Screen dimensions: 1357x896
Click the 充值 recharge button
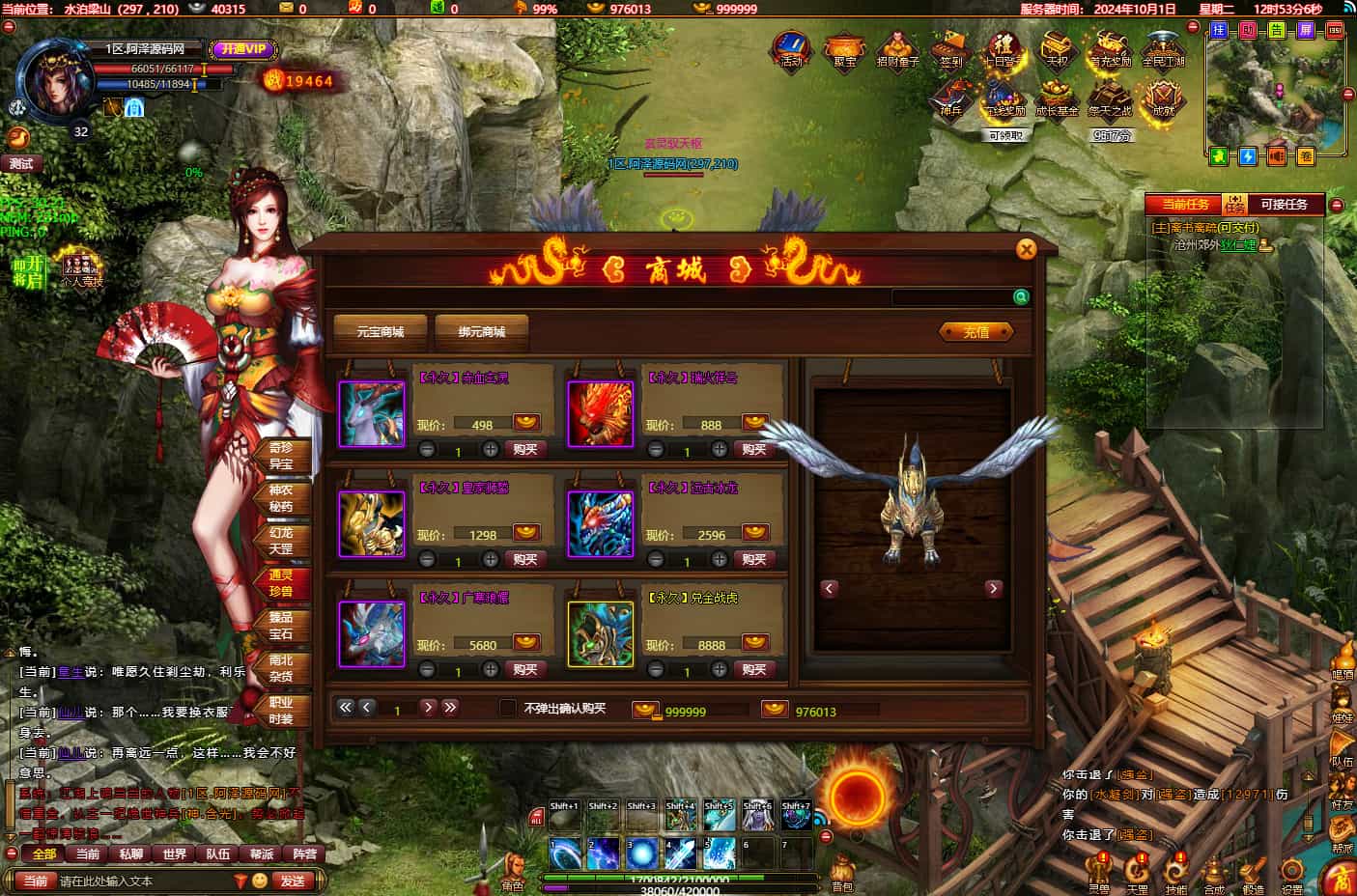click(976, 332)
